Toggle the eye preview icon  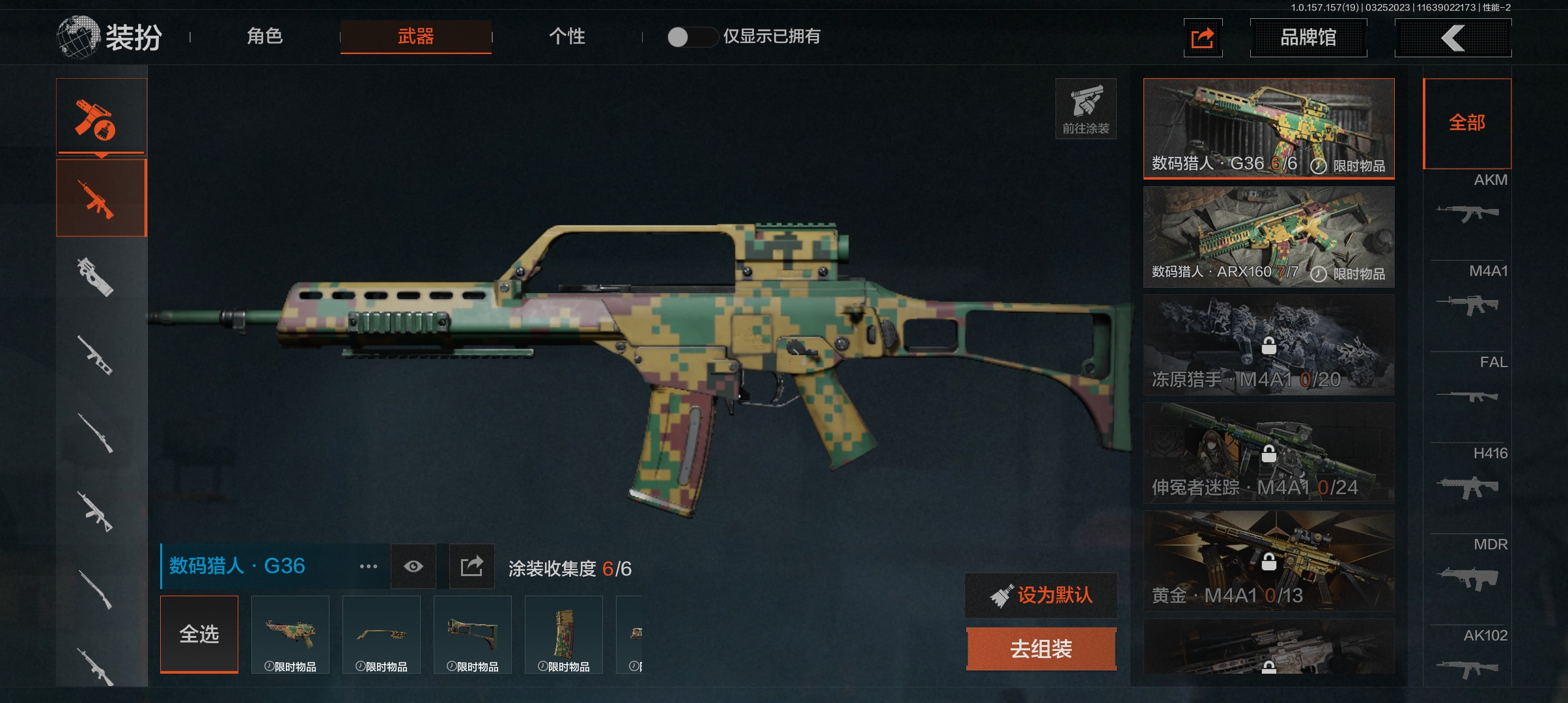(413, 566)
